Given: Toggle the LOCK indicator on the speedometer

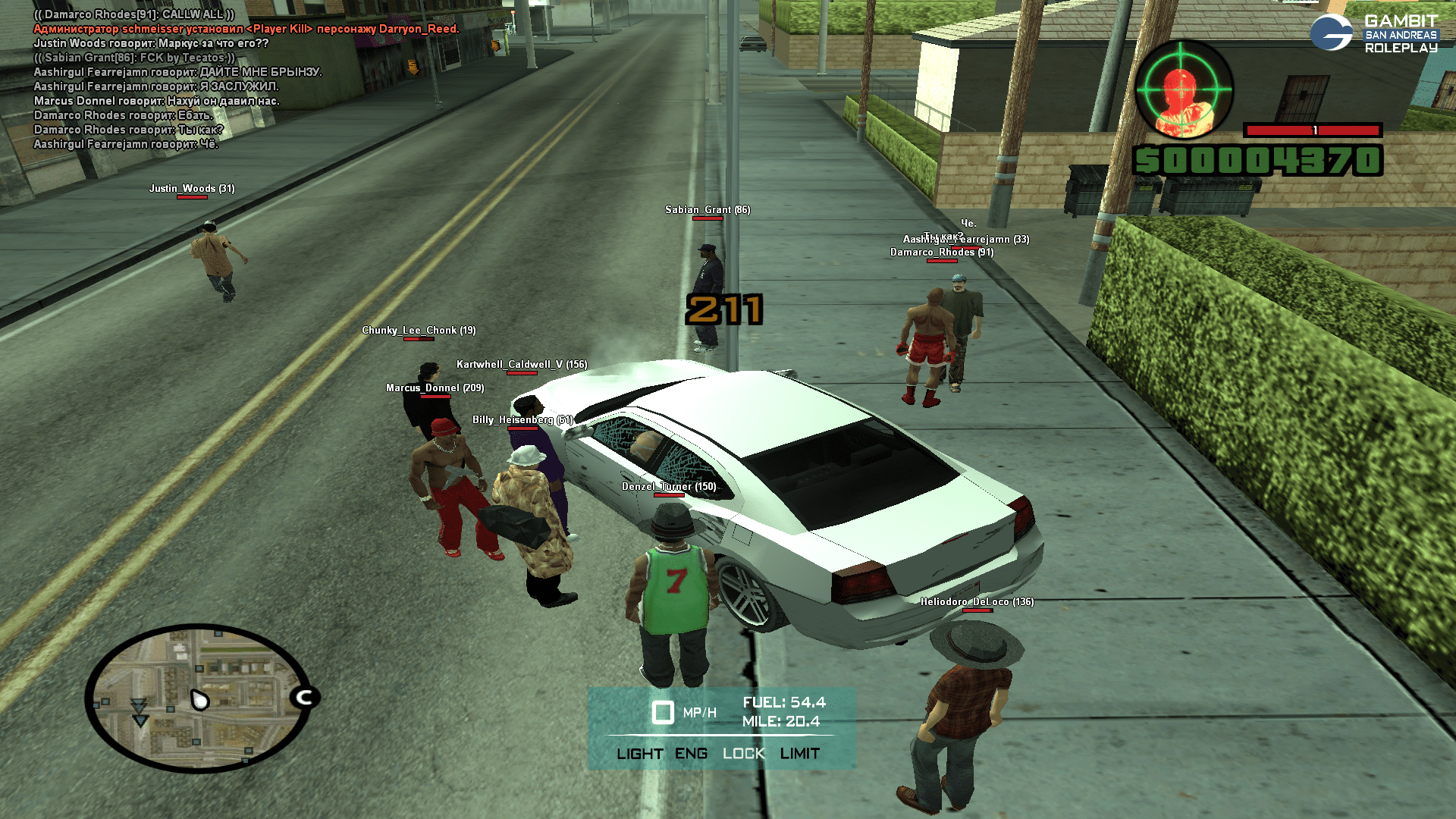Looking at the screenshot, I should [x=743, y=754].
